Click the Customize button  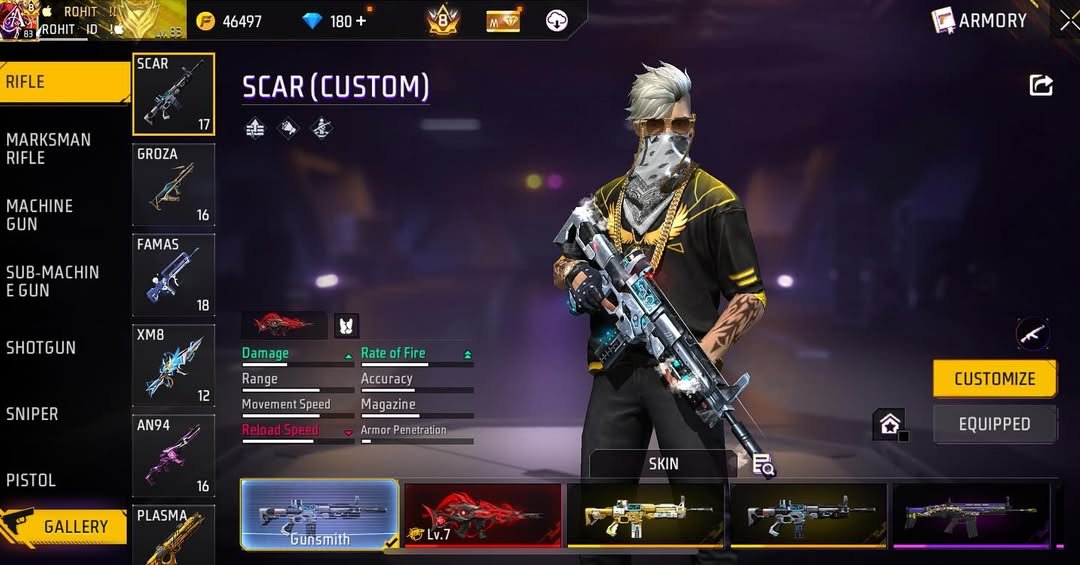(994, 379)
